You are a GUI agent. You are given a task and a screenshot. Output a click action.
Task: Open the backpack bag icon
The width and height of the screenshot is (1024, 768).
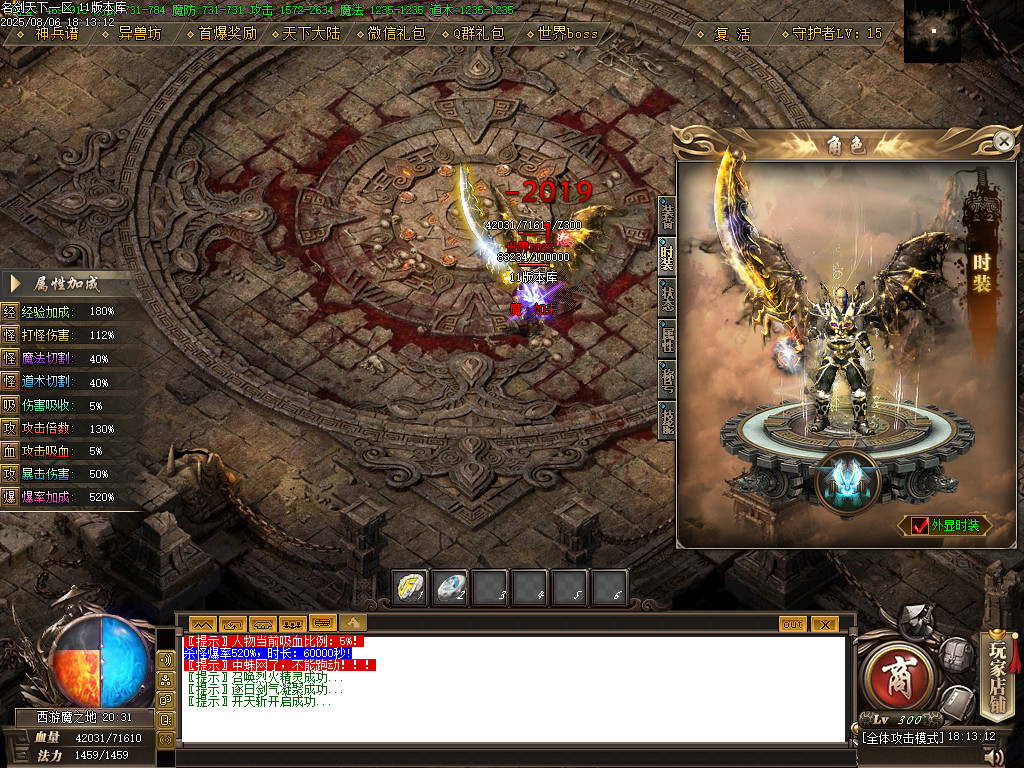[x=956, y=654]
